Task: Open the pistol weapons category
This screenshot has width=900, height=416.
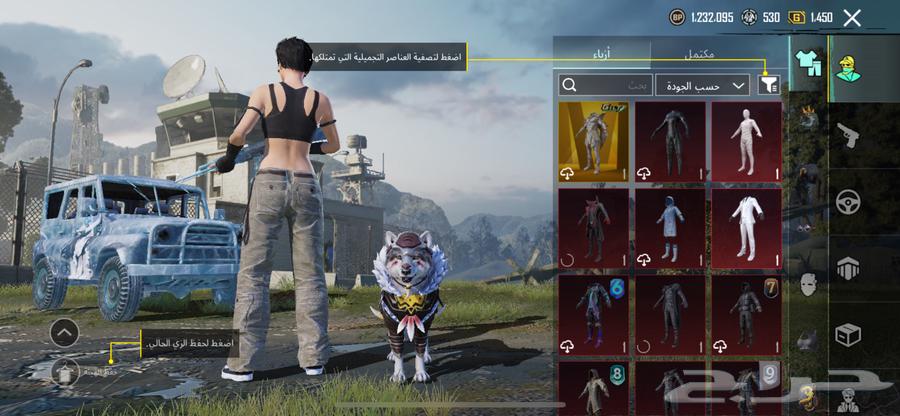Action: (848, 135)
